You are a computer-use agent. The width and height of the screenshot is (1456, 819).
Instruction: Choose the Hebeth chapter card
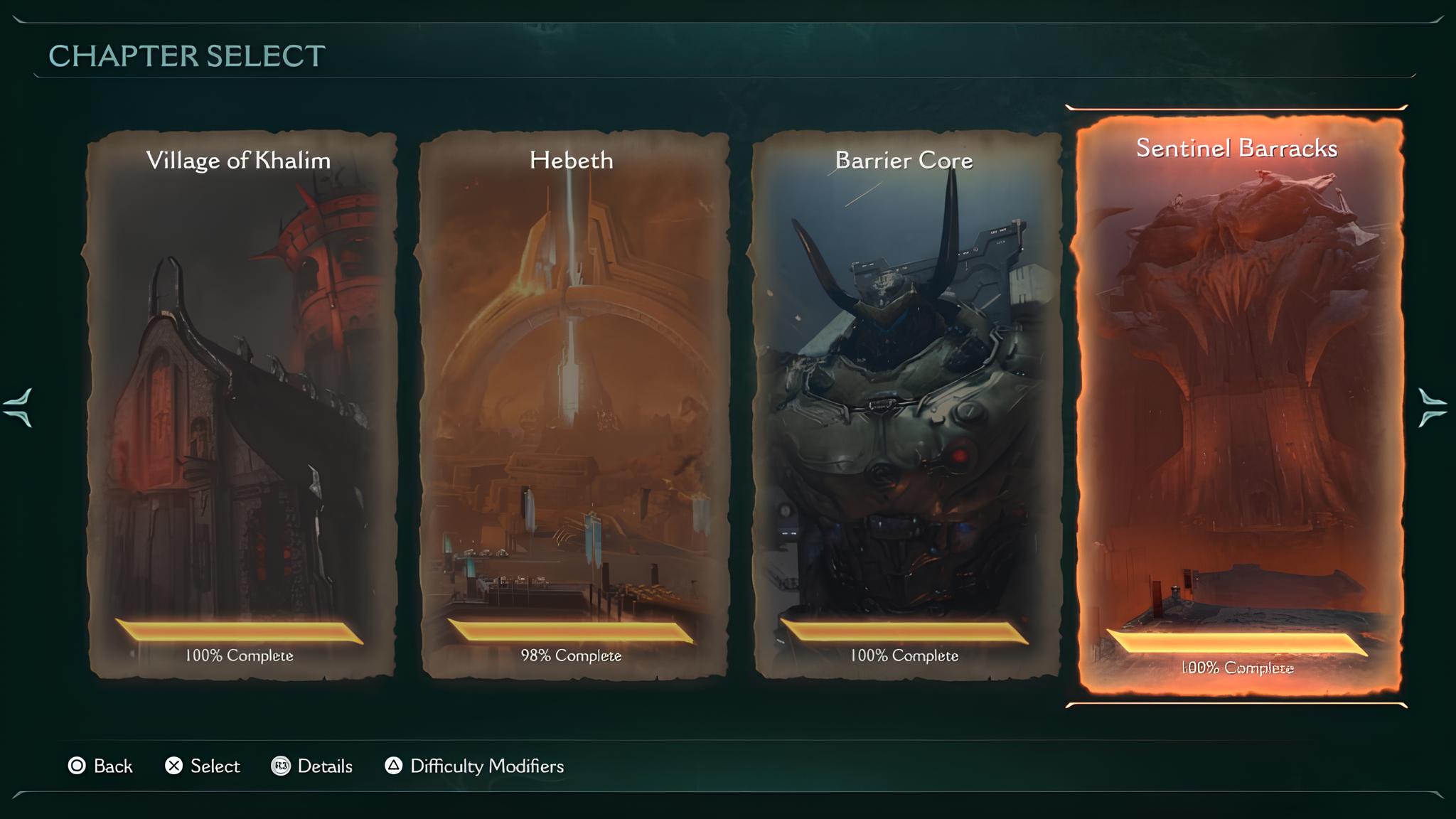tap(573, 404)
